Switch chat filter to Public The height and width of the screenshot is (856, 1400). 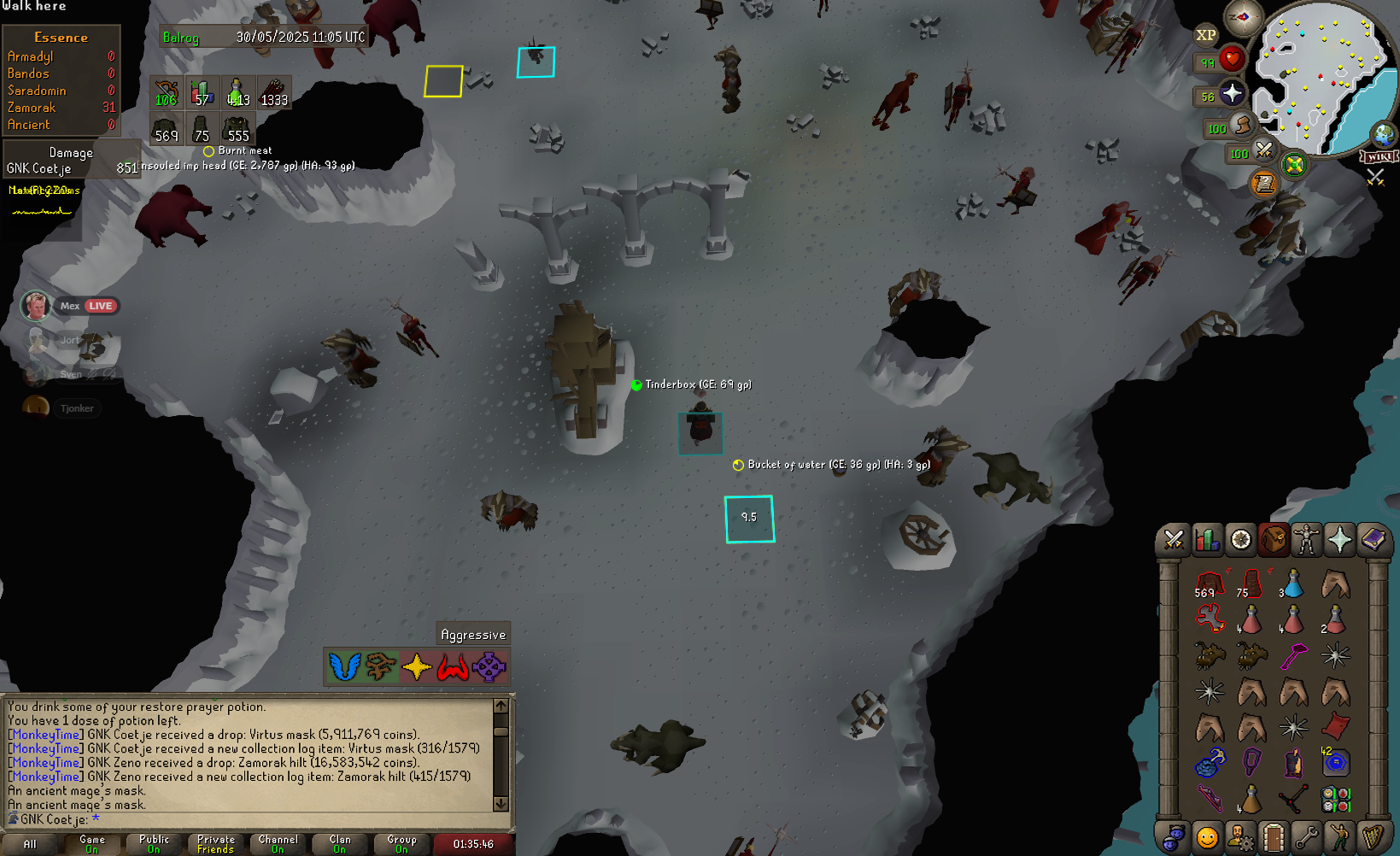tap(154, 843)
